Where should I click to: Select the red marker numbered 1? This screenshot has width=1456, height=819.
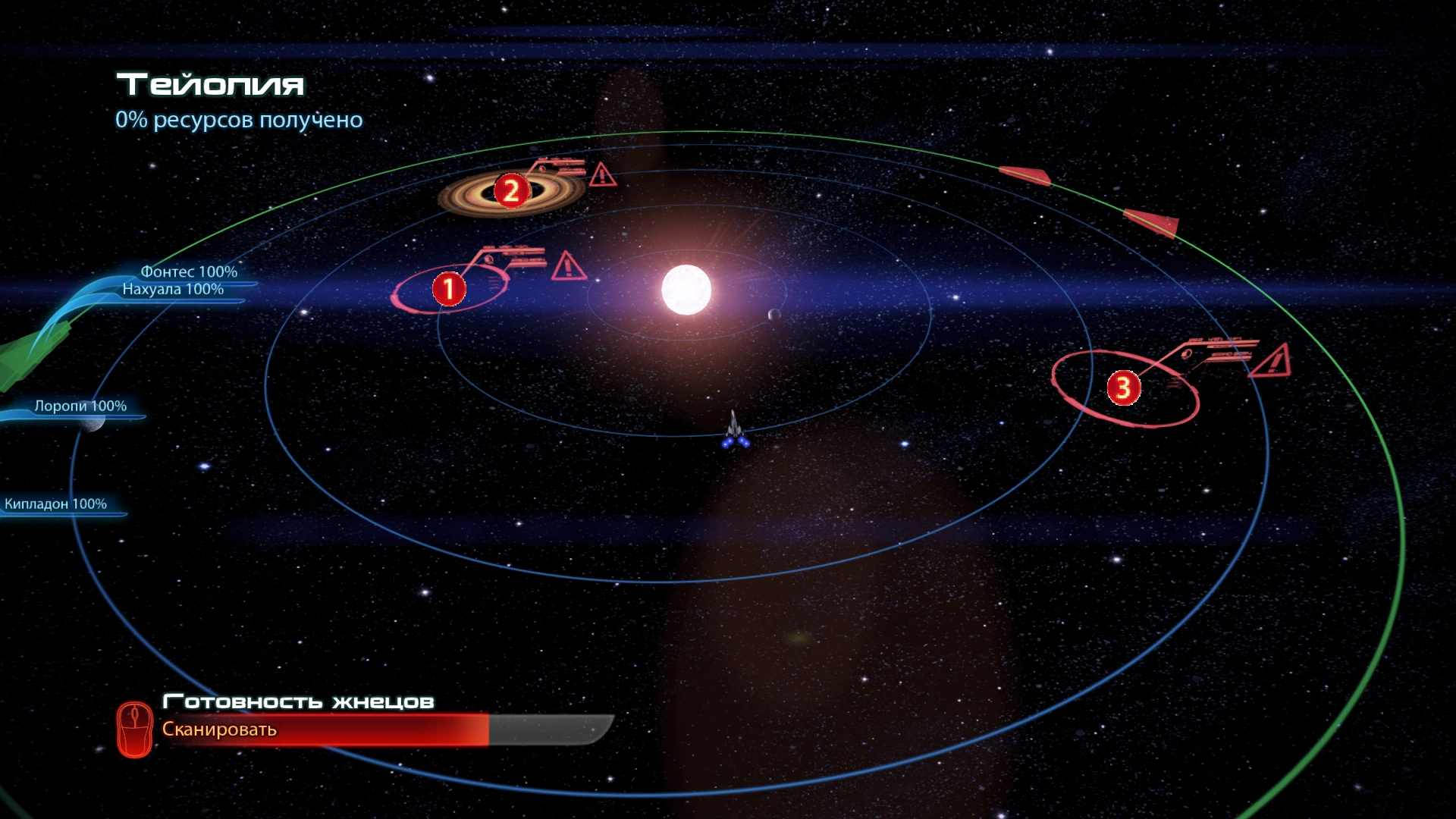(x=448, y=289)
